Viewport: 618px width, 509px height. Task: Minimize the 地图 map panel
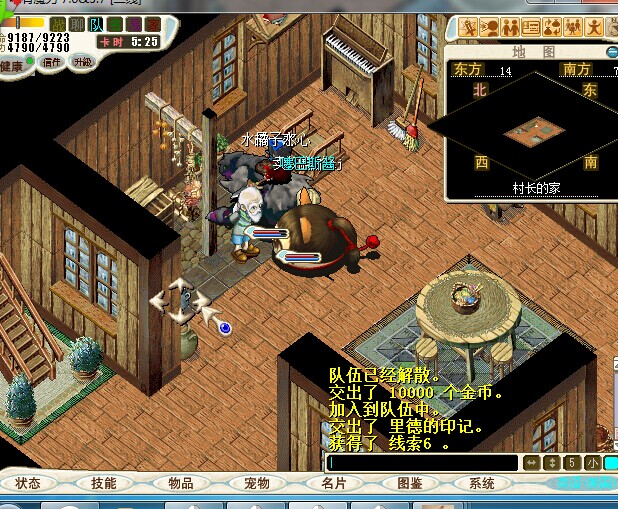[x=611, y=51]
